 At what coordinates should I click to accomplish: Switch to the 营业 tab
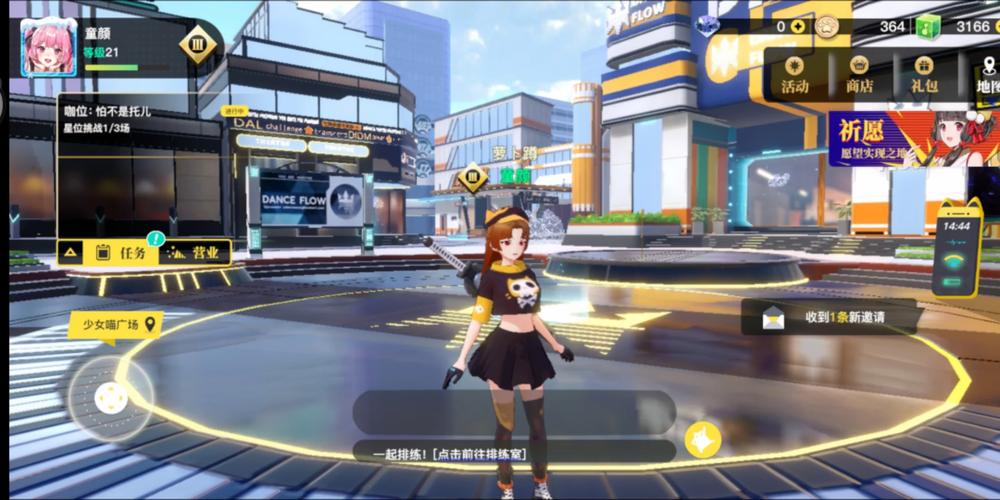point(195,253)
